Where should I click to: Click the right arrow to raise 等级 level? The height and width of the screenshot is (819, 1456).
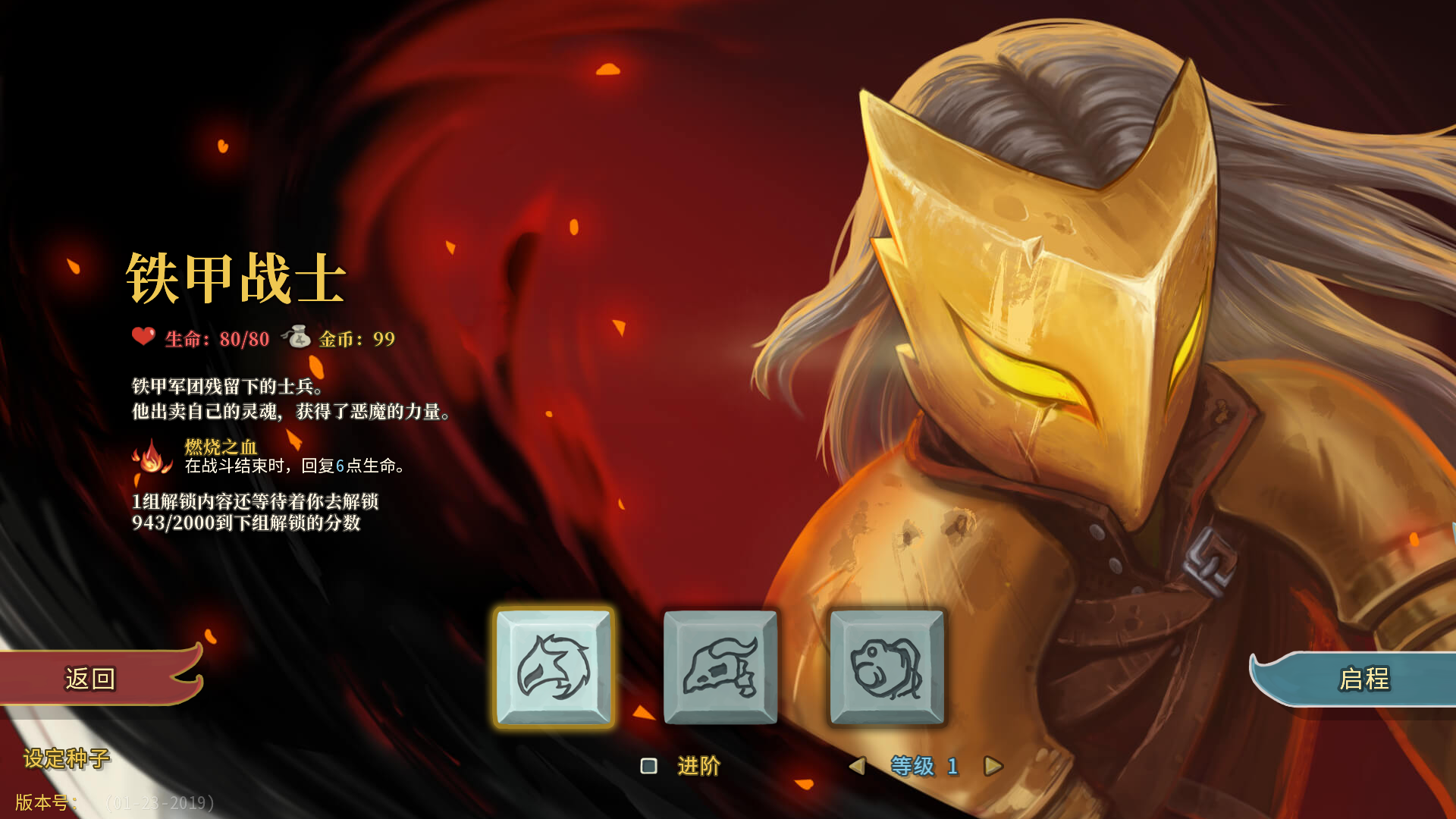click(992, 767)
